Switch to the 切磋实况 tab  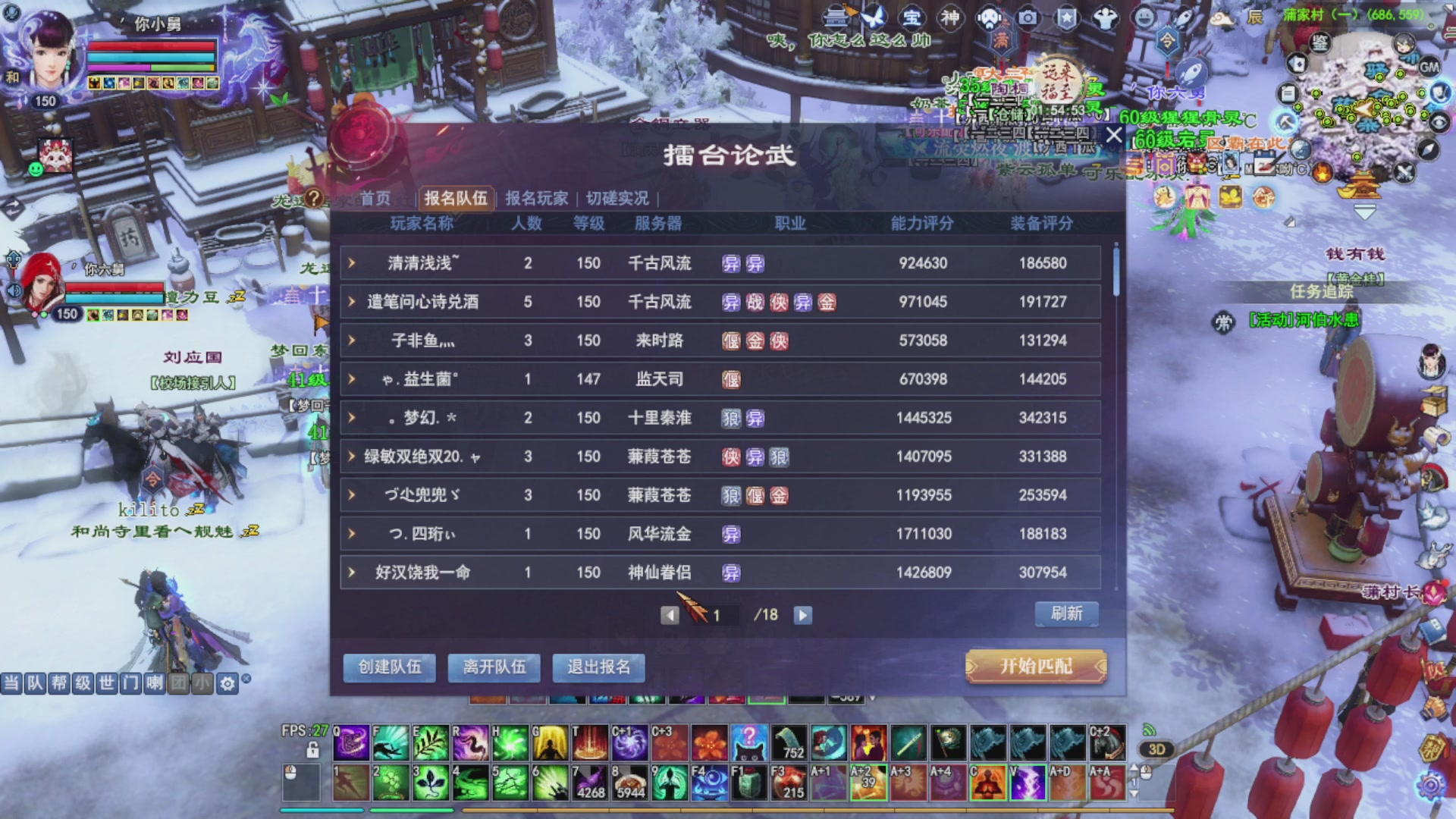pyautogui.click(x=616, y=199)
